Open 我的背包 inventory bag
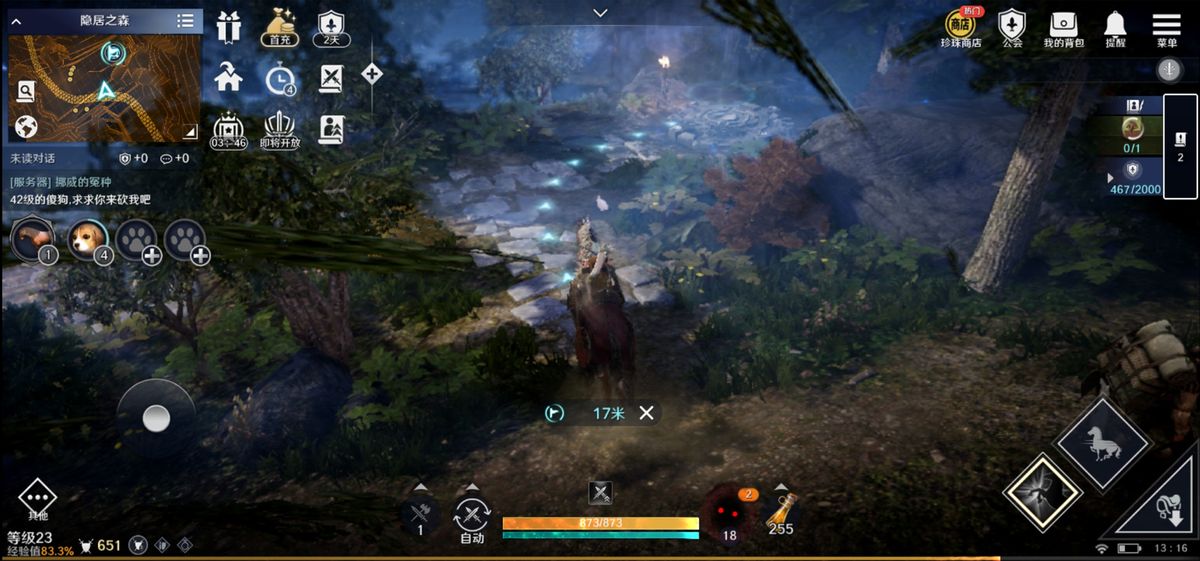1200x561 pixels. 1063,28
